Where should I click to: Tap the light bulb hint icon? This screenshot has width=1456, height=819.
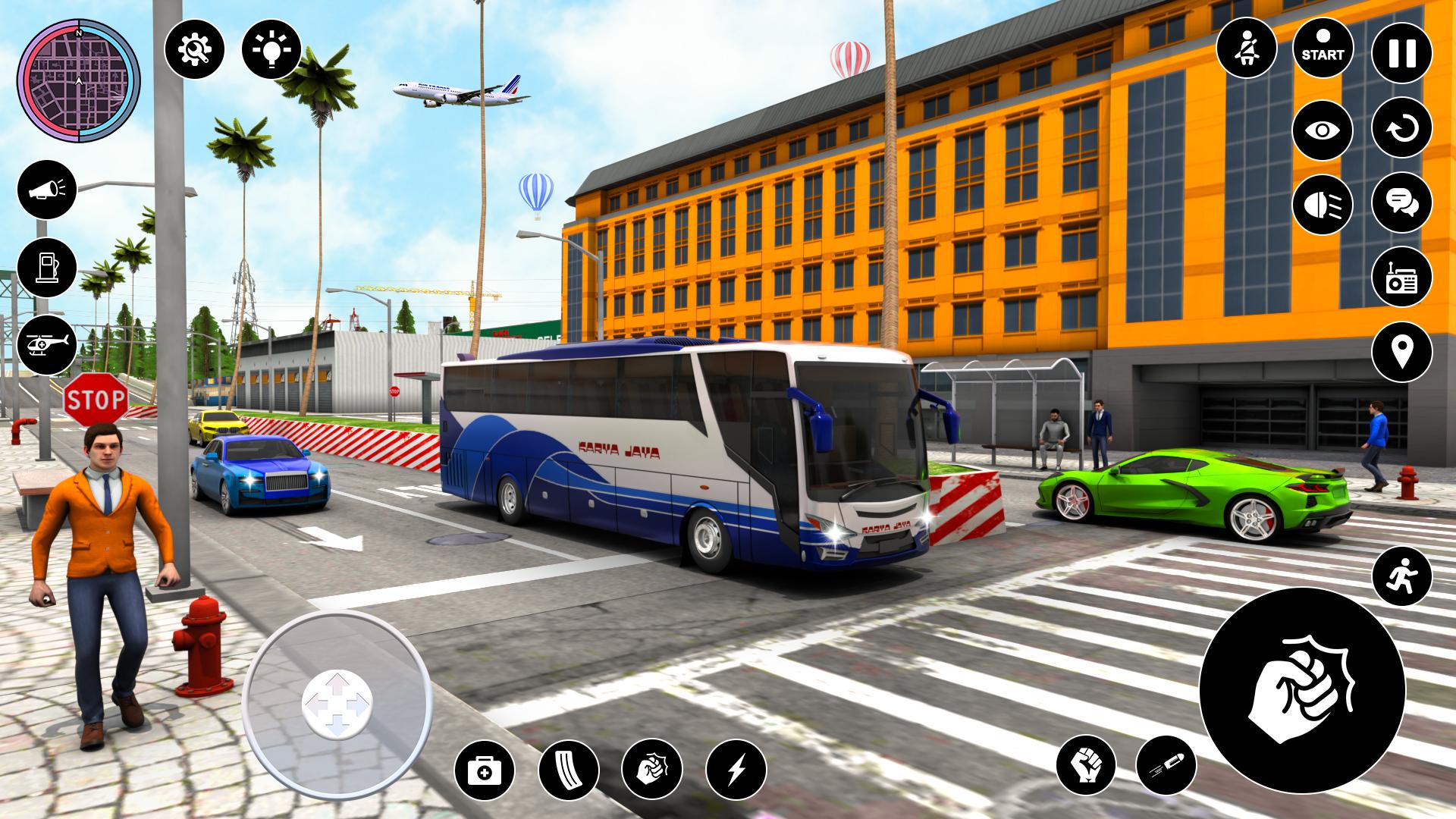pyautogui.click(x=271, y=49)
